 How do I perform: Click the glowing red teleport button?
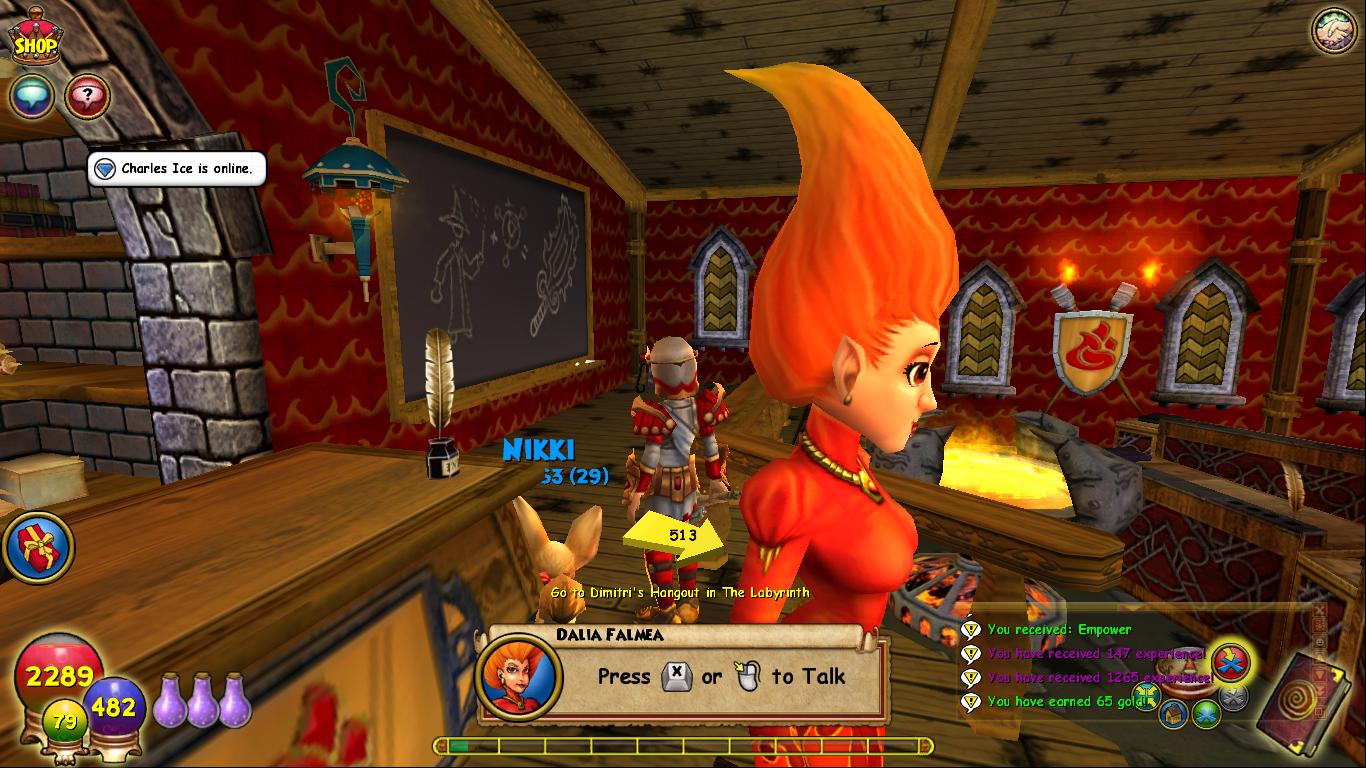[1231, 661]
